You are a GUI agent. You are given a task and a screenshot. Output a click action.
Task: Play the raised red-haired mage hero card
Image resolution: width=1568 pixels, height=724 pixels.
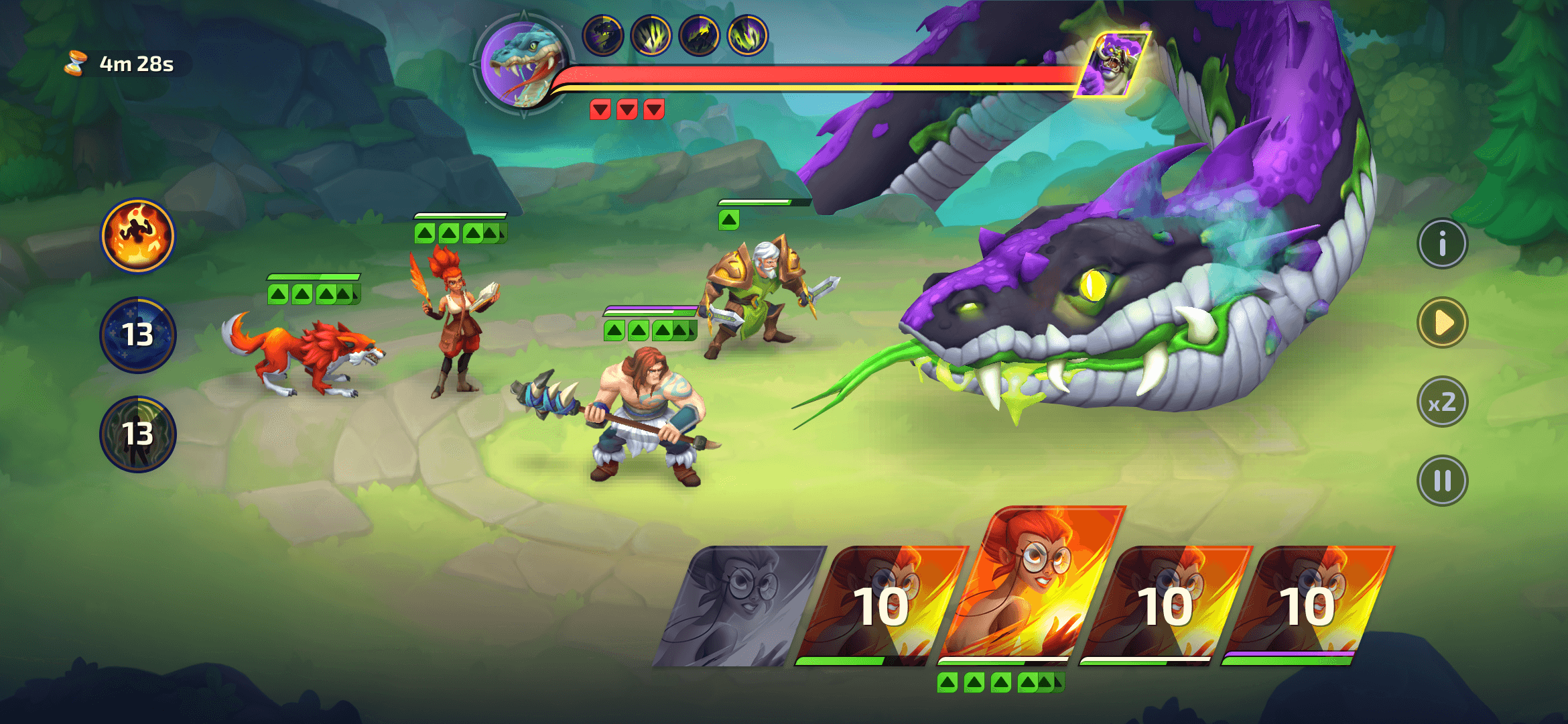(1032, 583)
